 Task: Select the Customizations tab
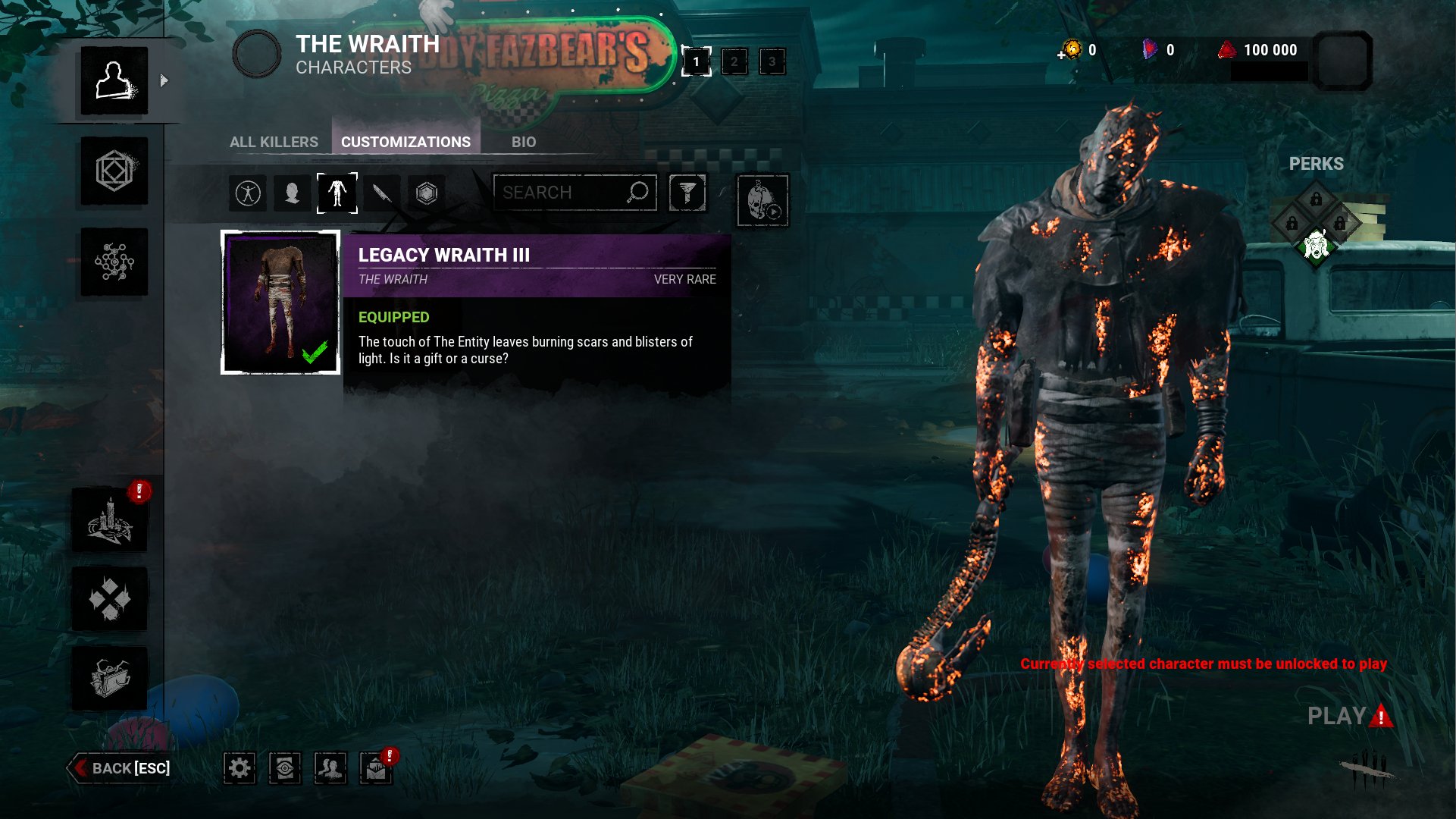coord(405,142)
